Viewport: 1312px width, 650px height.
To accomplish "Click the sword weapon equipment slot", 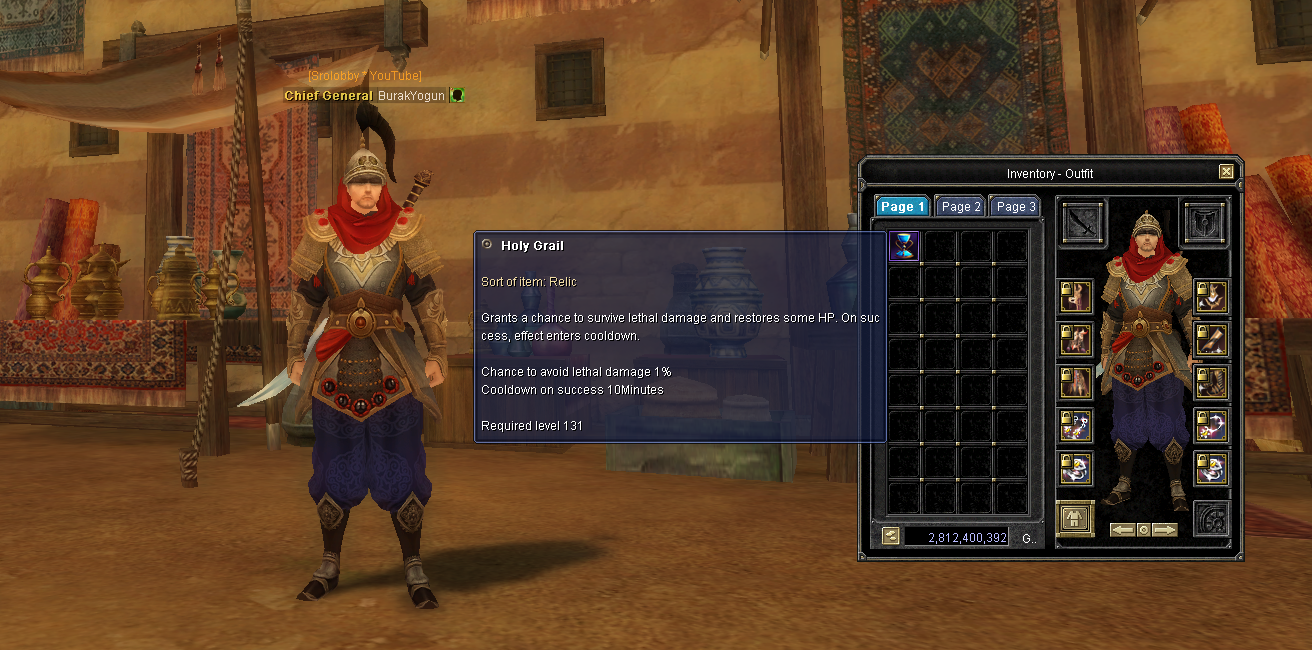I will [x=1083, y=222].
